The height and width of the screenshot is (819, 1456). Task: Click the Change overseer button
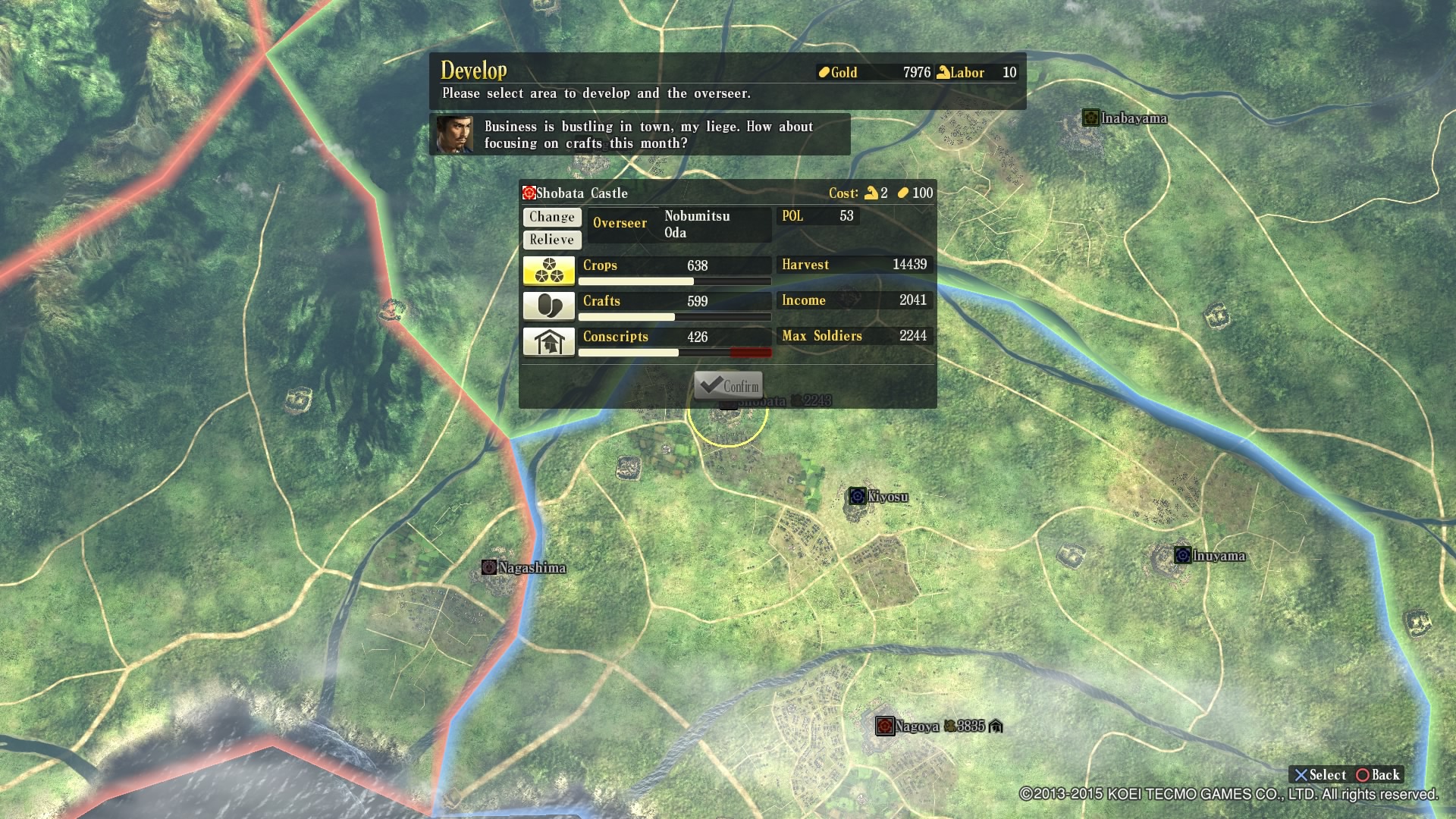click(x=552, y=217)
